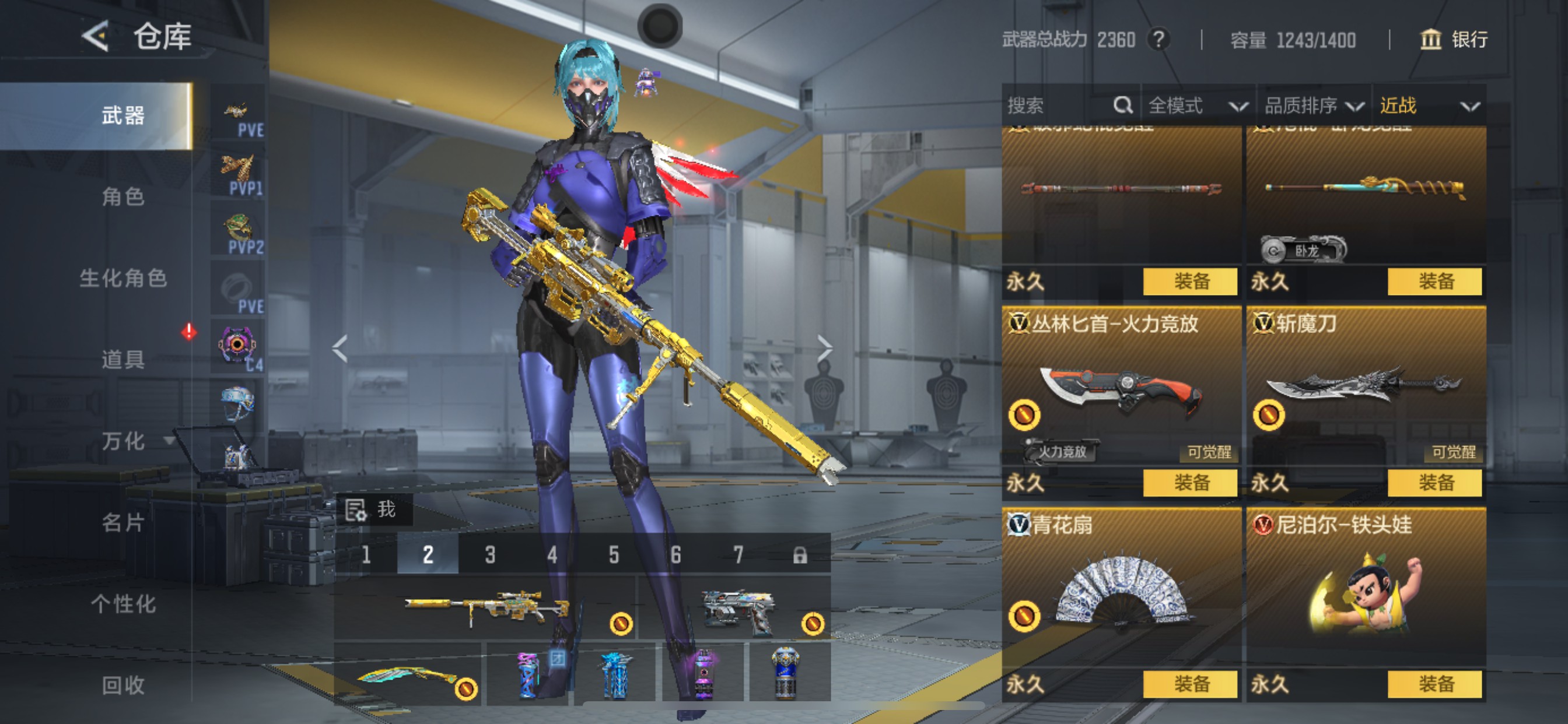Open the 银行 bank
This screenshot has height=724, width=1568.
pos(1454,40)
